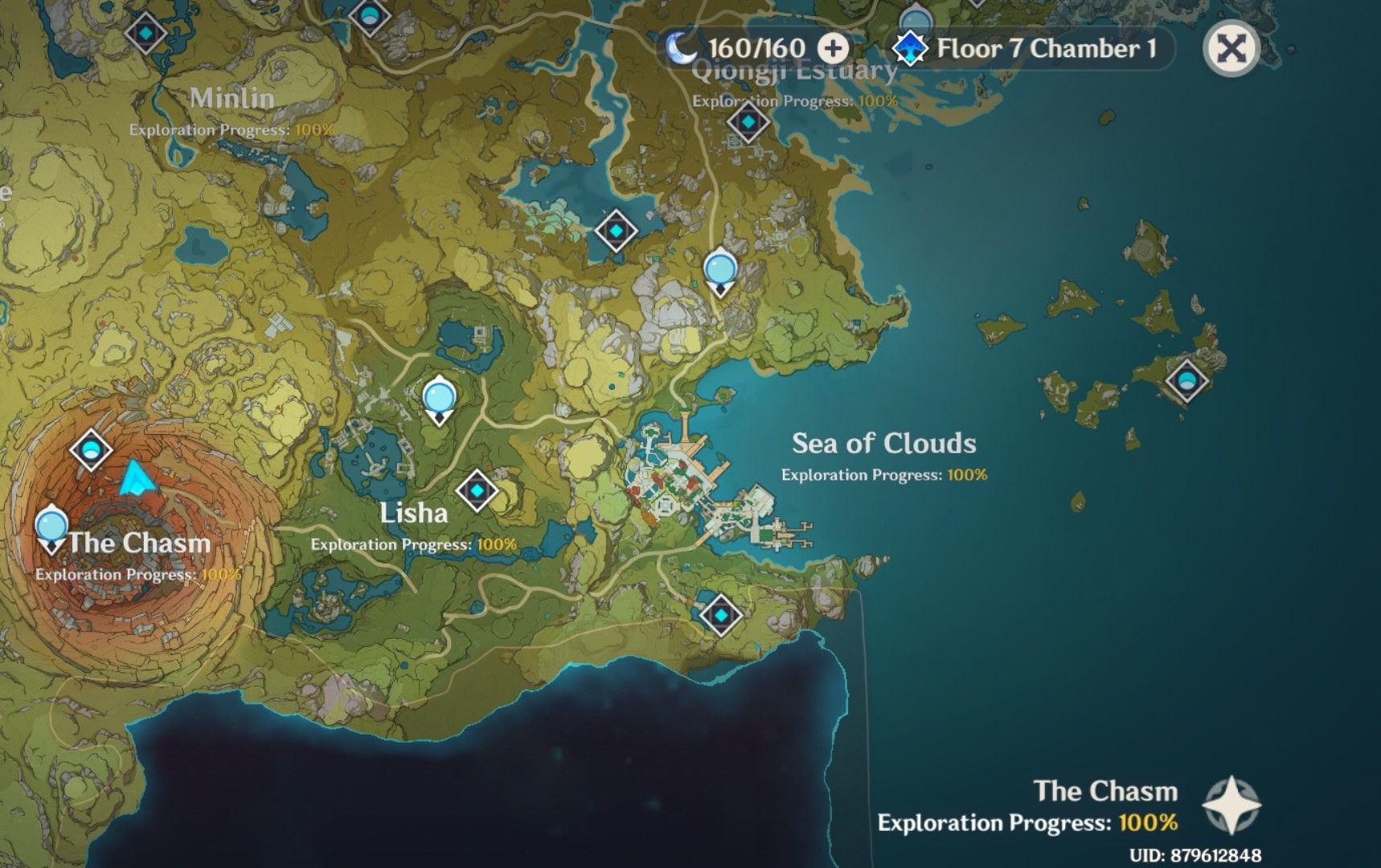Click the Sea of Clouds region name
This screenshot has height=868, width=1381.
tap(883, 443)
